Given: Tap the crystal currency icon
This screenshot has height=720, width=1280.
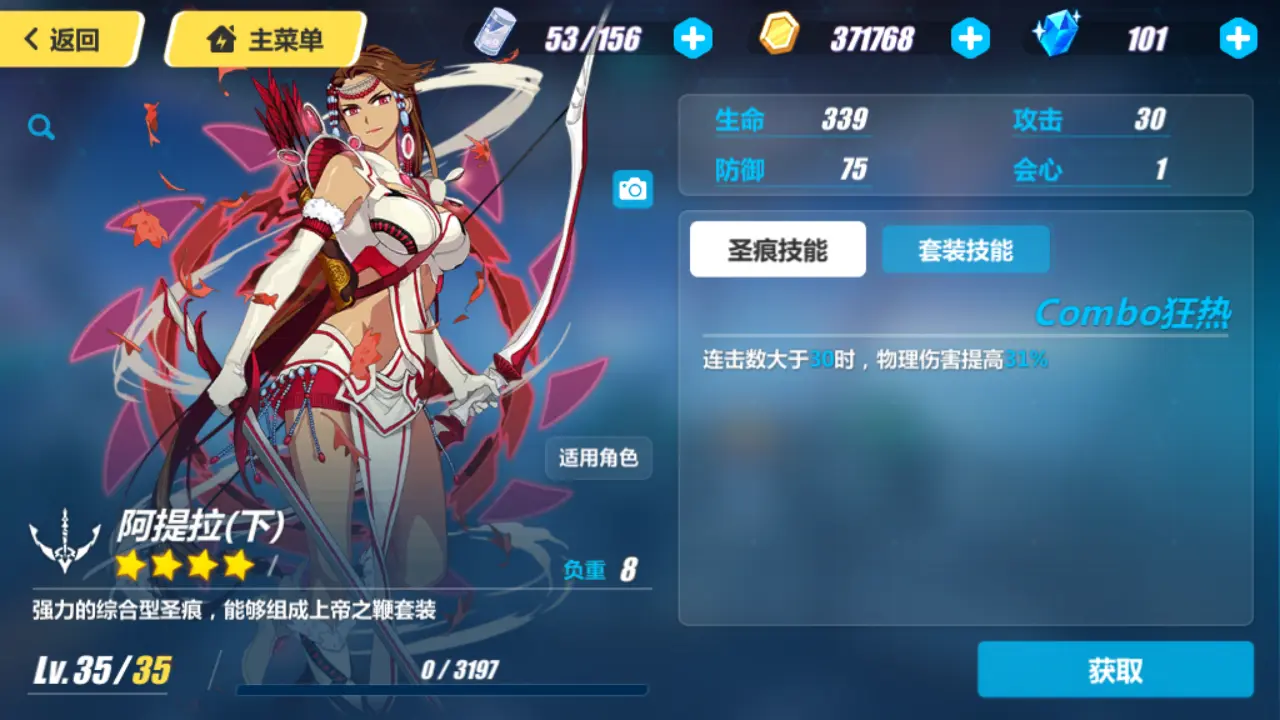Looking at the screenshot, I should point(1058,36).
